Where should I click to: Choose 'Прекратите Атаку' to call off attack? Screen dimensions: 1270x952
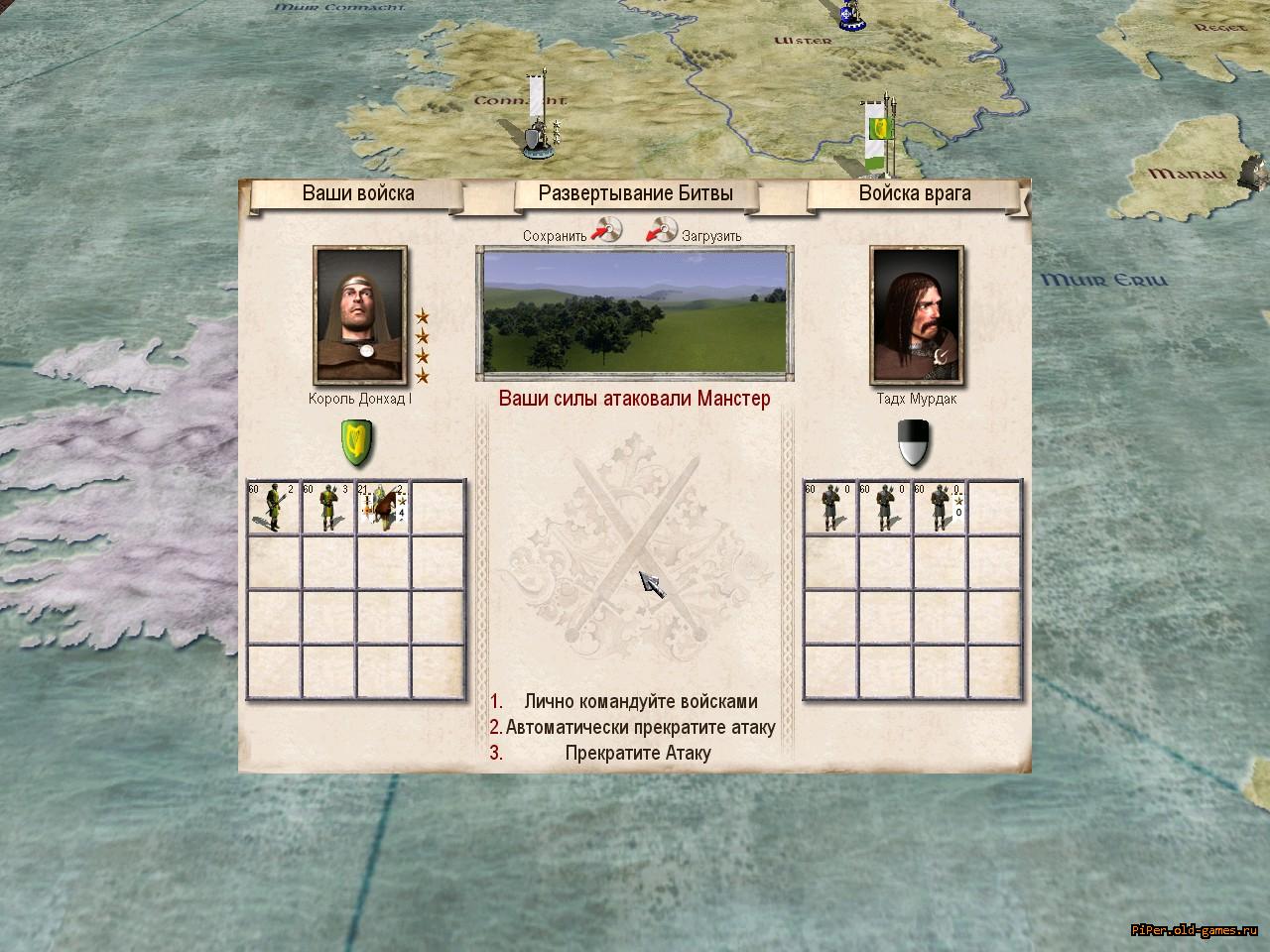[638, 753]
